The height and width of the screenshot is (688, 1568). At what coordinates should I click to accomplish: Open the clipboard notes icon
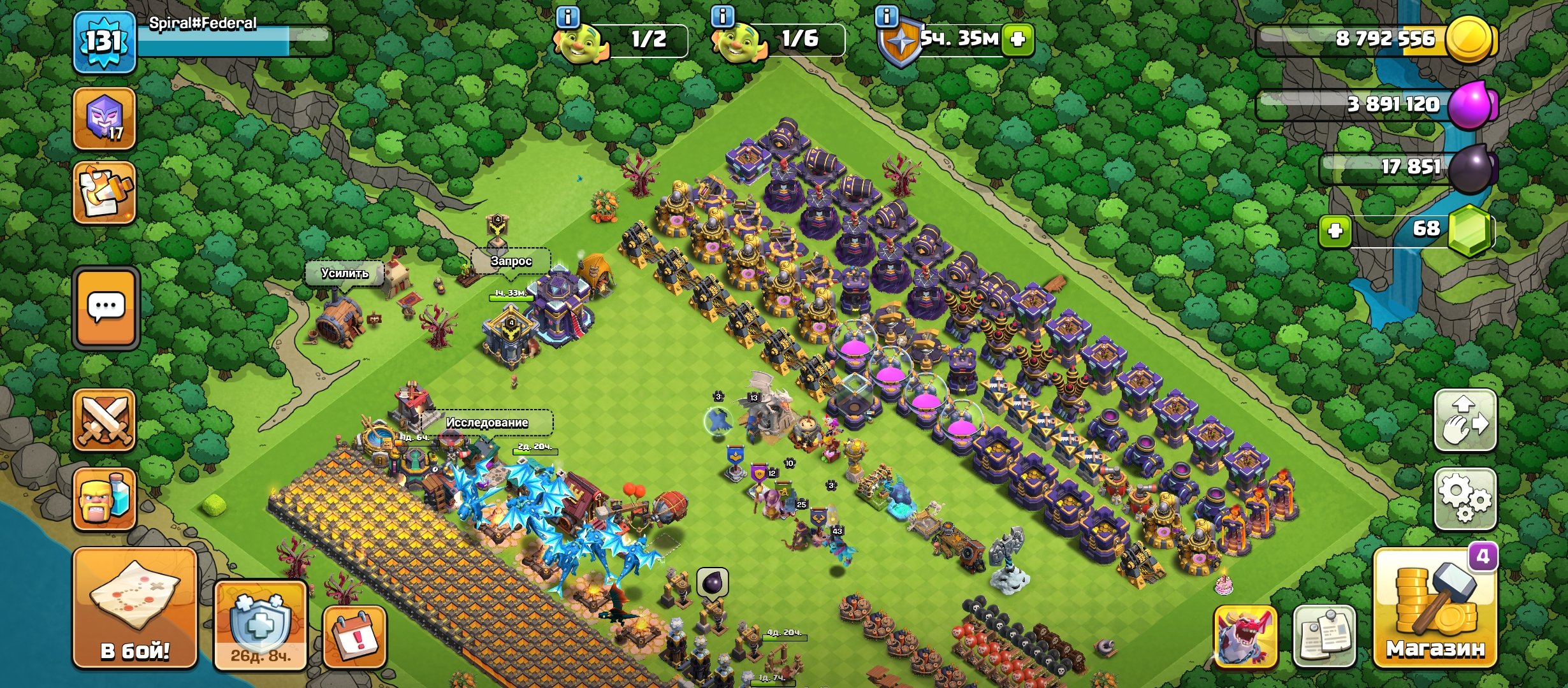click(x=1325, y=636)
